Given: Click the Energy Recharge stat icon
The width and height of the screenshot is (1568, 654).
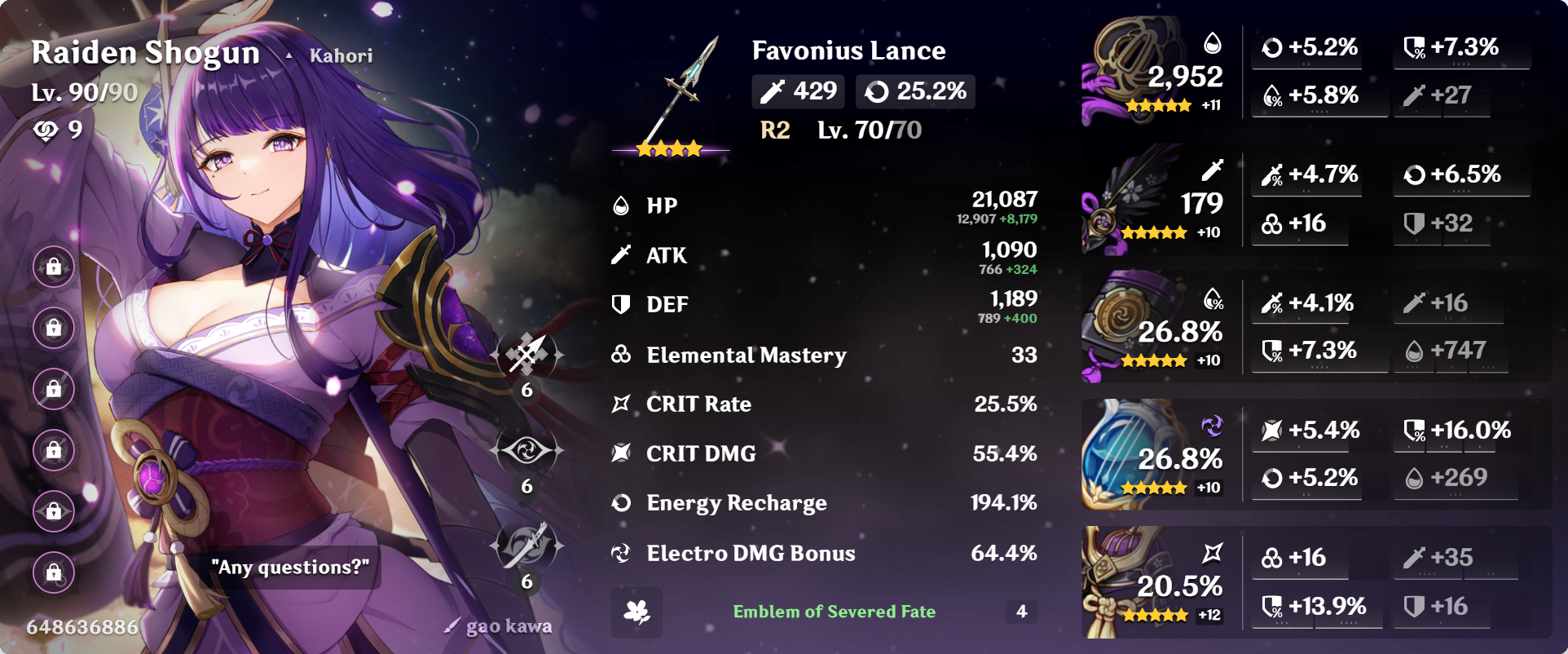Looking at the screenshot, I should 622,503.
